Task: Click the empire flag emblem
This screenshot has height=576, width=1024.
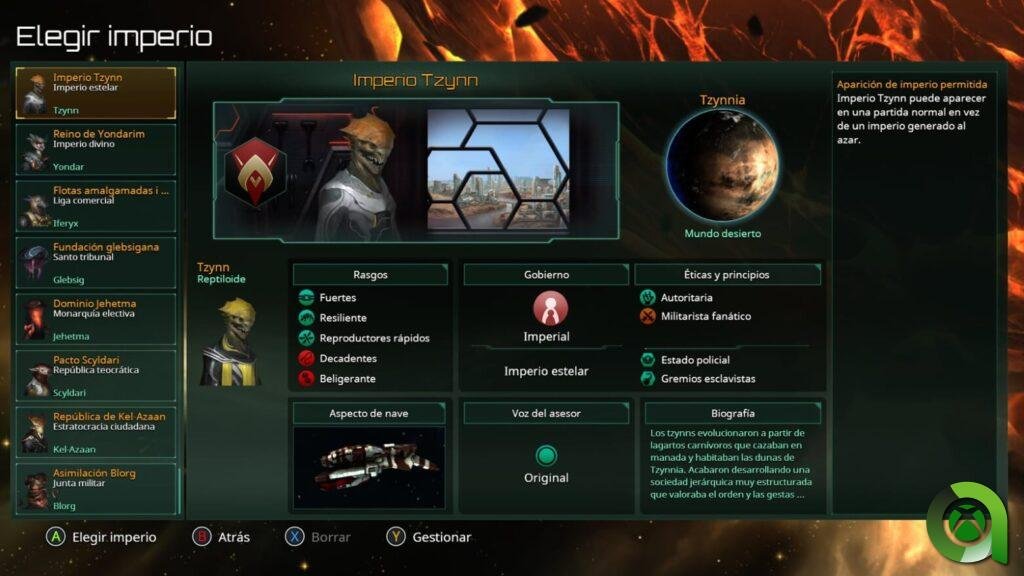Action: click(x=255, y=172)
